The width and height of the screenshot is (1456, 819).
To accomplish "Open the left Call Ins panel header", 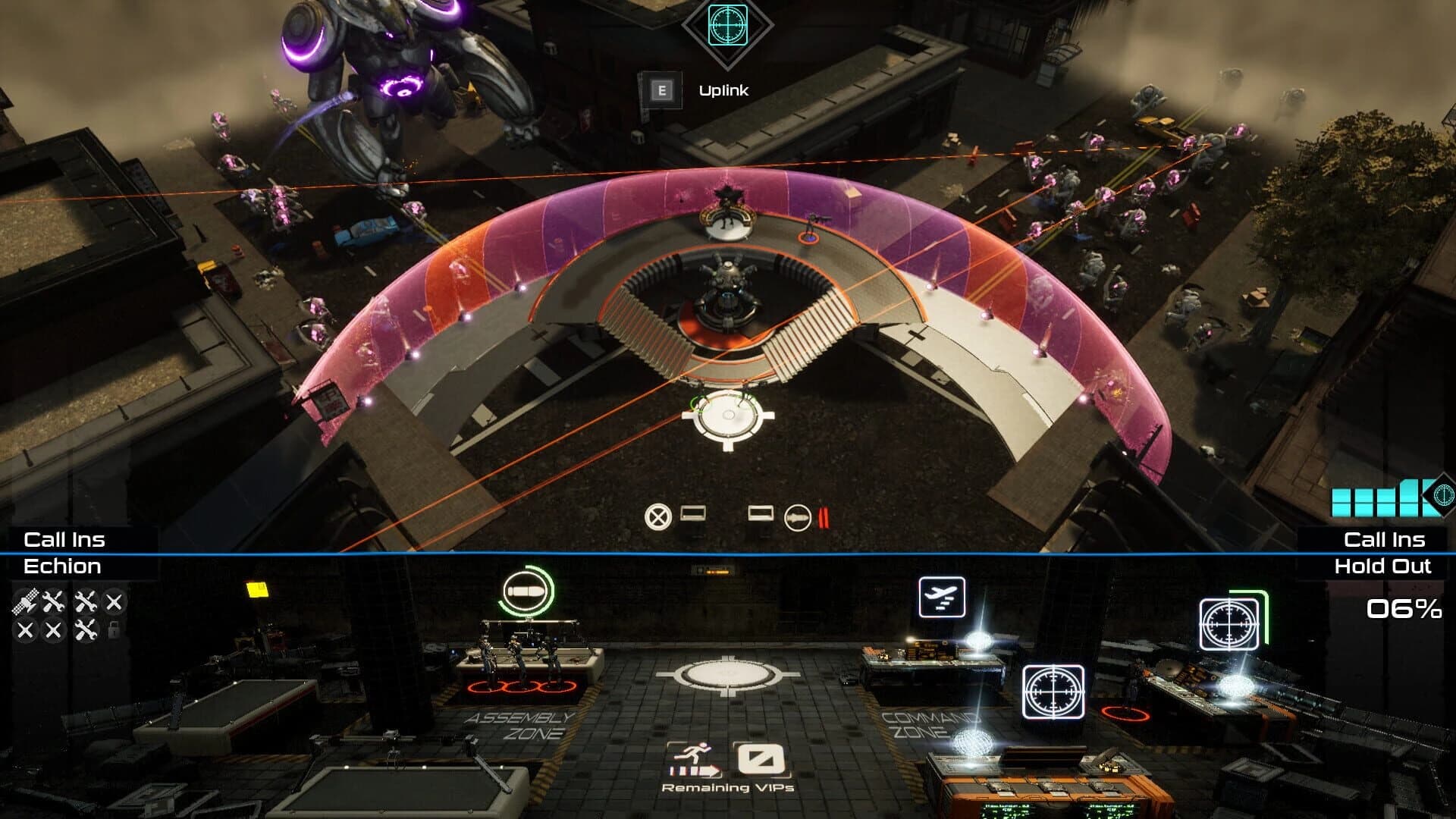I will point(66,541).
